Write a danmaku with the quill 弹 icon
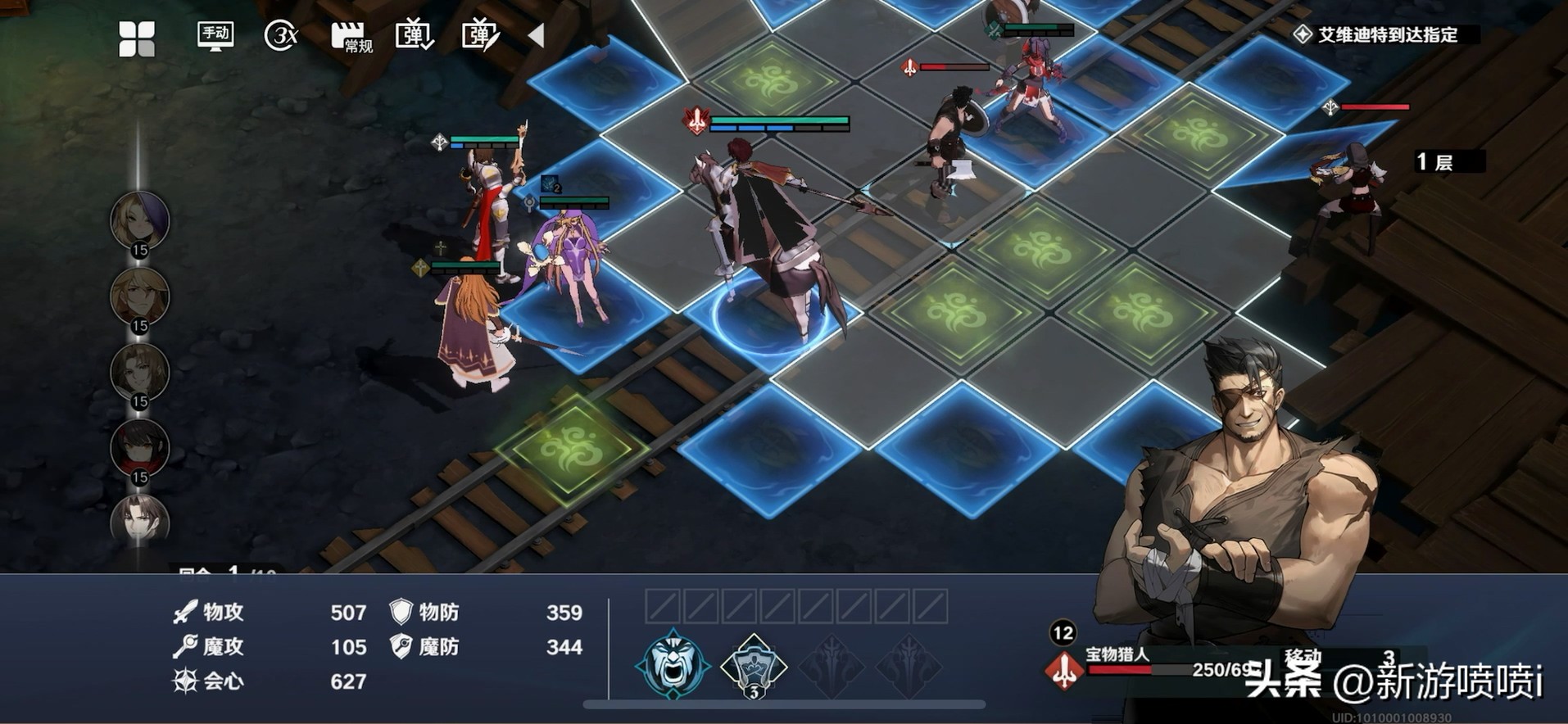The width and height of the screenshot is (1568, 724). coord(480,36)
